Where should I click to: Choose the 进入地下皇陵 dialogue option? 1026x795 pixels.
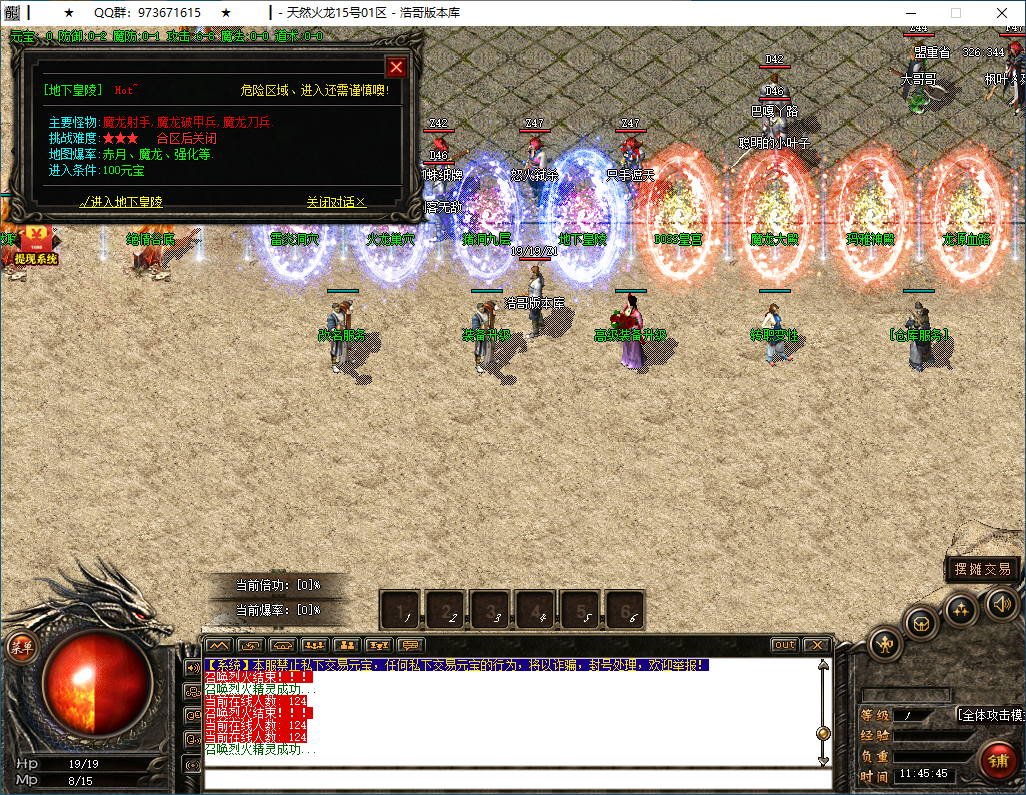[x=121, y=202]
